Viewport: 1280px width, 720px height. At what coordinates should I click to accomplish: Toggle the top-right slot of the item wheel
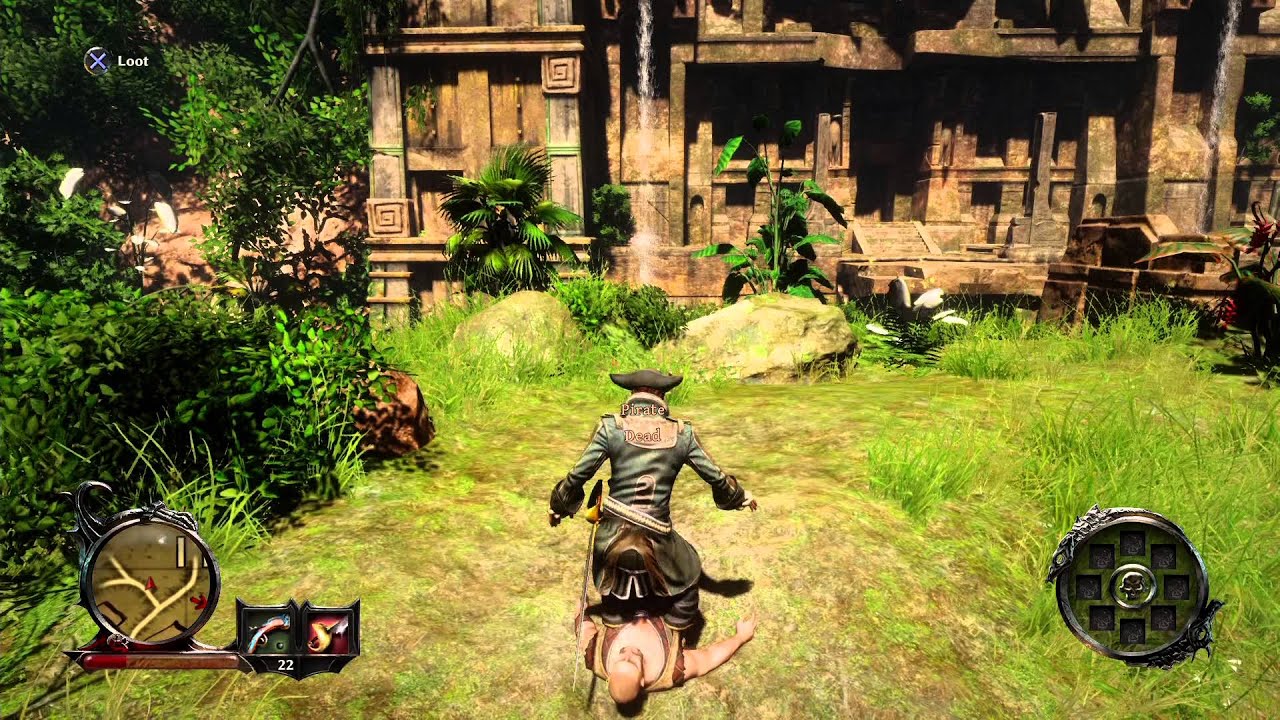point(1164,557)
